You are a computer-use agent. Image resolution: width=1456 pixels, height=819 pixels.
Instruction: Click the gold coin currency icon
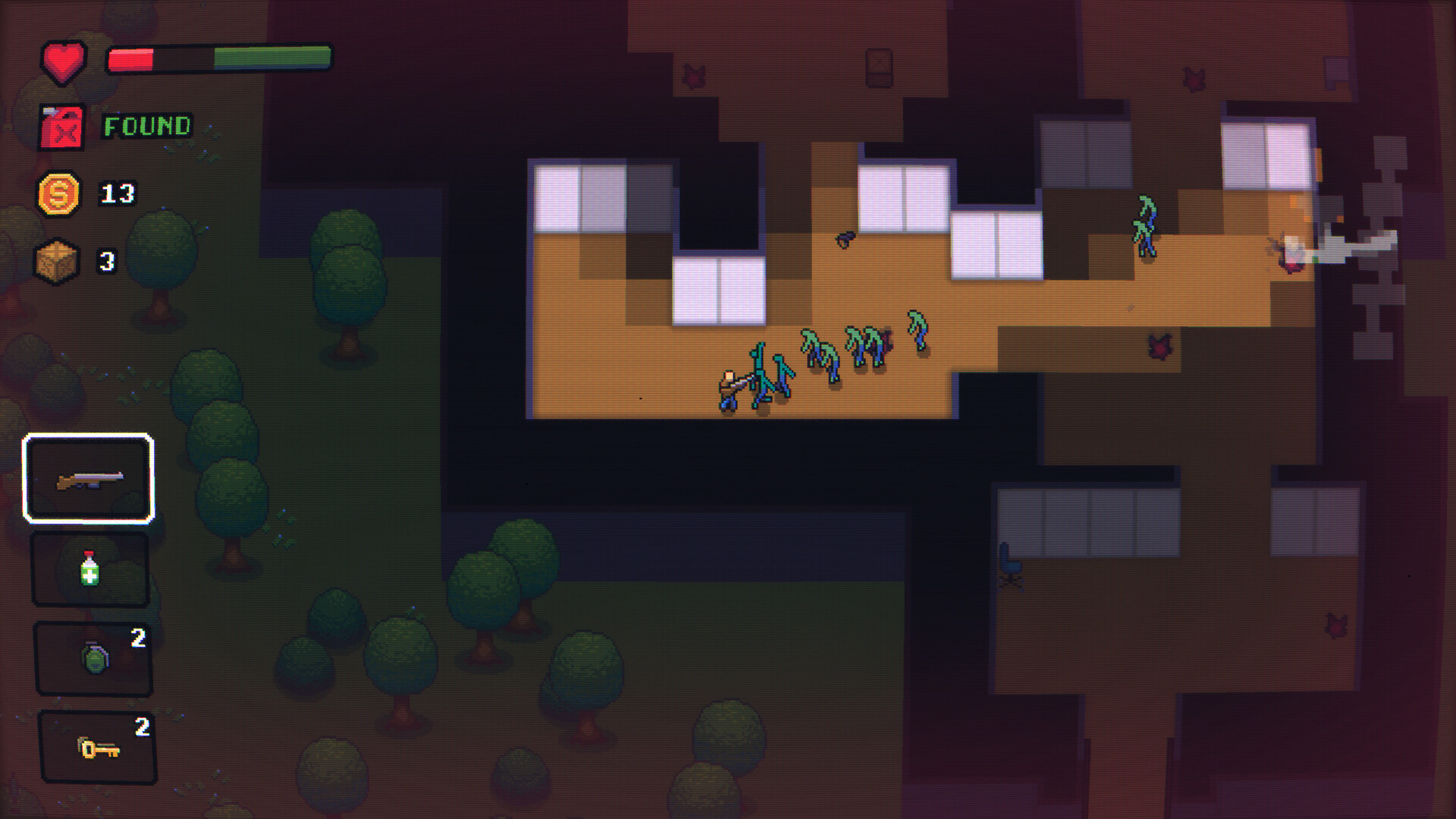pos(61,193)
